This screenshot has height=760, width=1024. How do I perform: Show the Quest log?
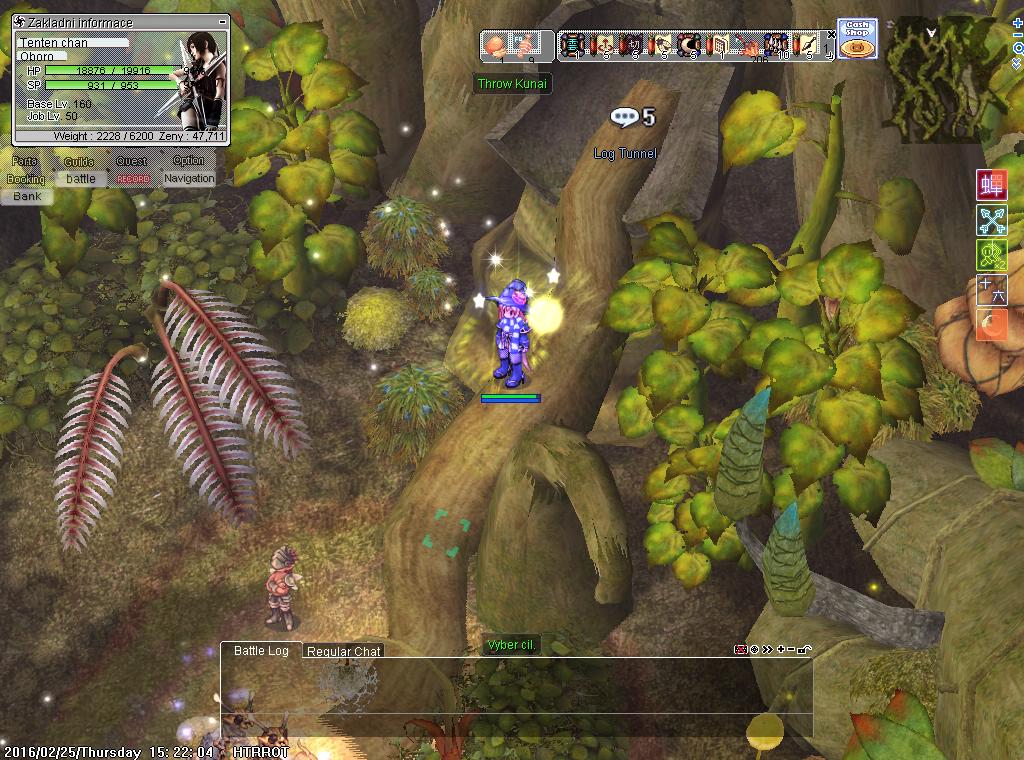click(131, 161)
